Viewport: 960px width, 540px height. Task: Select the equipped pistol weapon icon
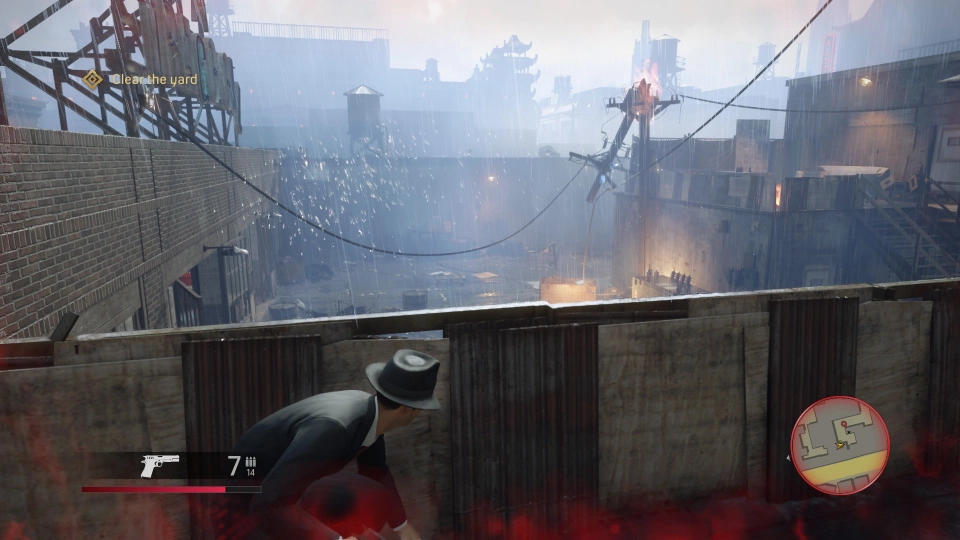click(x=160, y=465)
